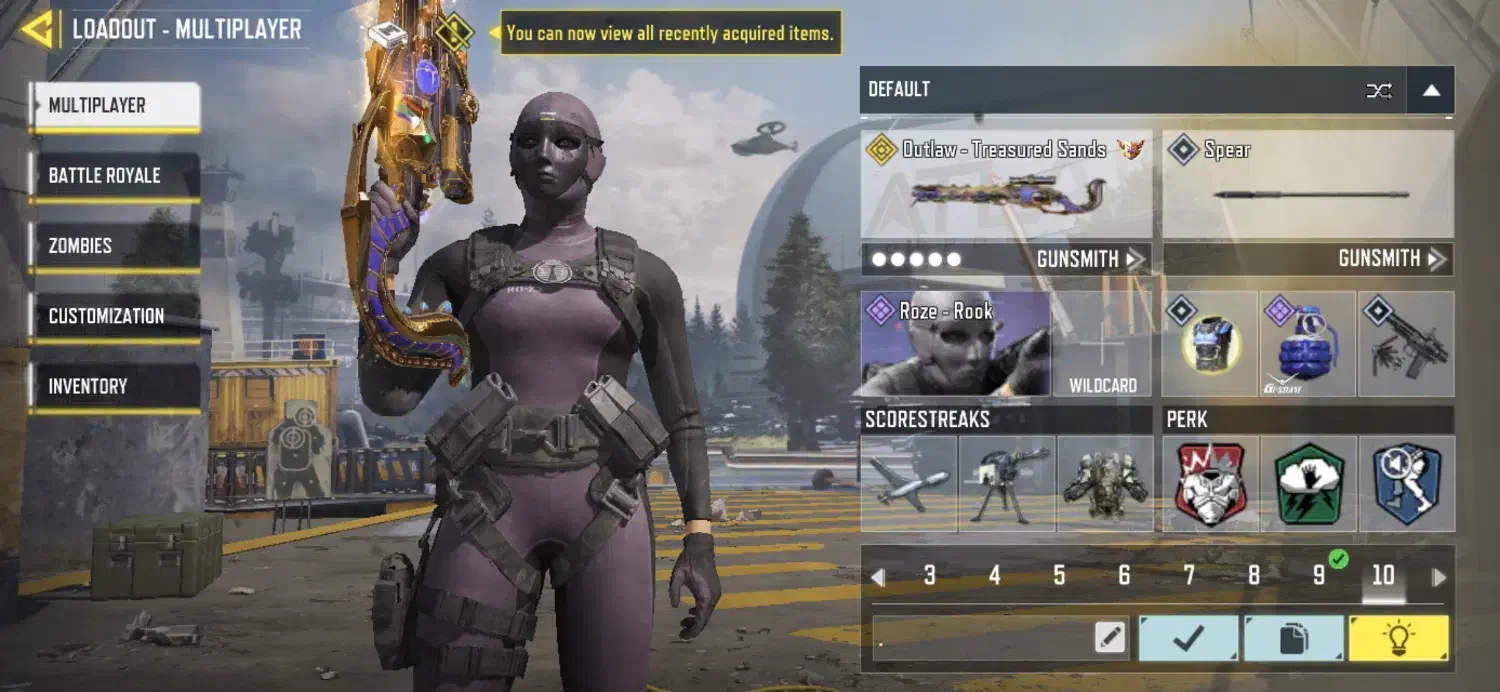Pick the Predator Missile scorestreak slot
1500x692 pixels.
point(909,483)
